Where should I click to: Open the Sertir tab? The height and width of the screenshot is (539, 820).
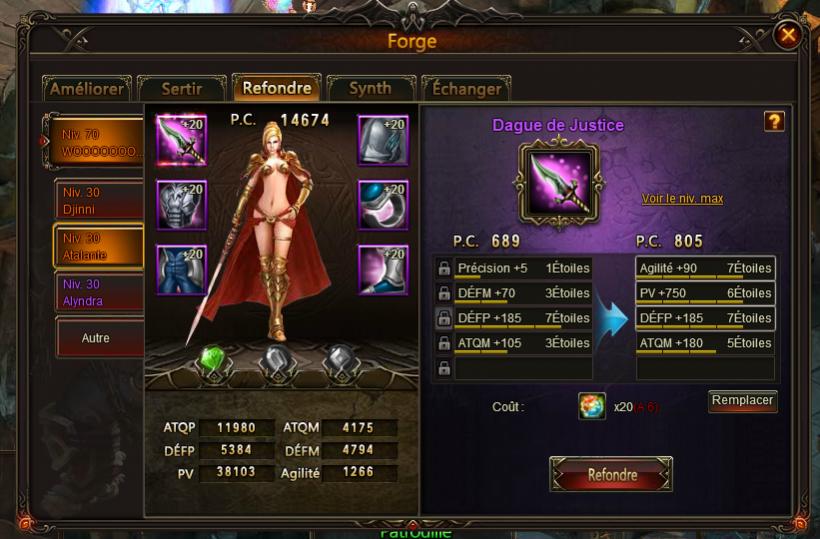pyautogui.click(x=181, y=89)
